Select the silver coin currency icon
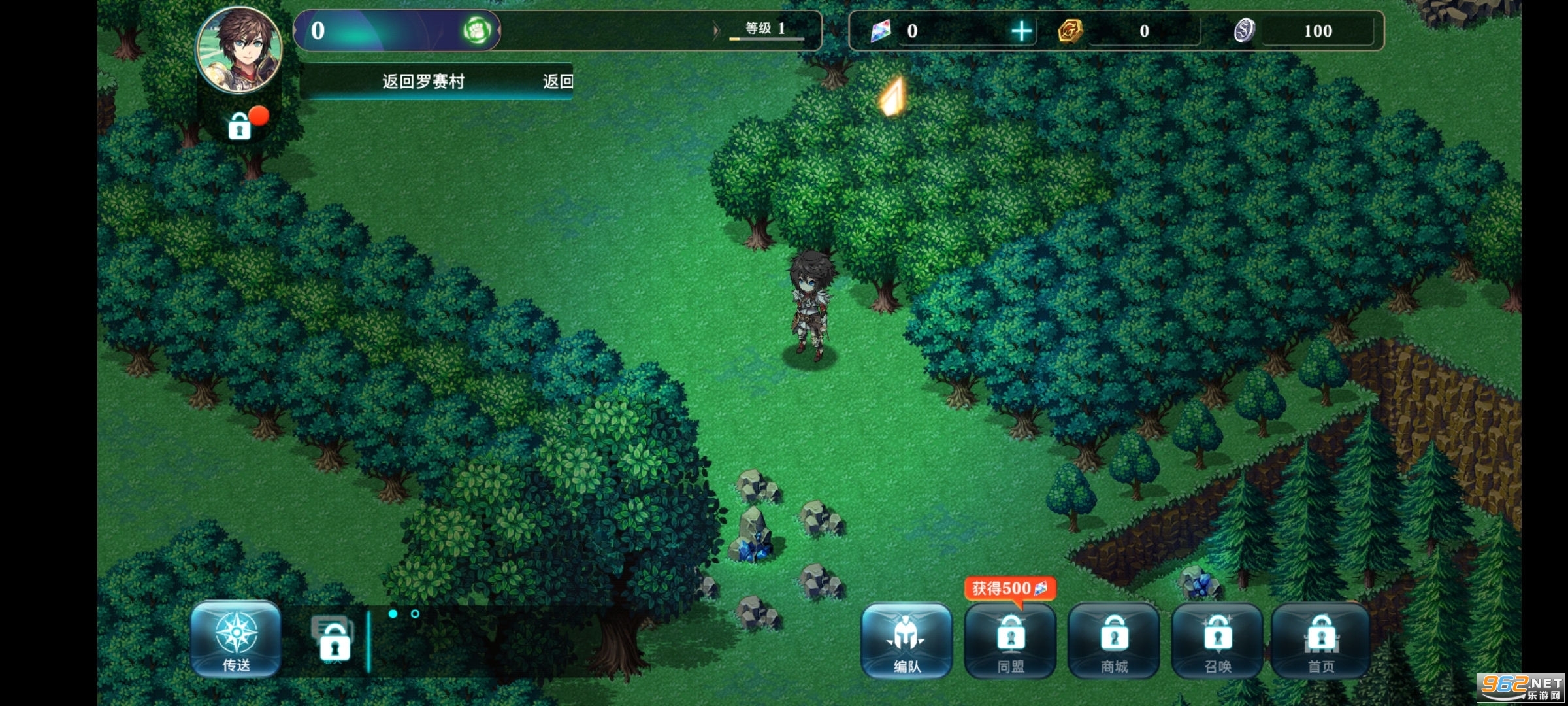1568x706 pixels. tap(1244, 31)
